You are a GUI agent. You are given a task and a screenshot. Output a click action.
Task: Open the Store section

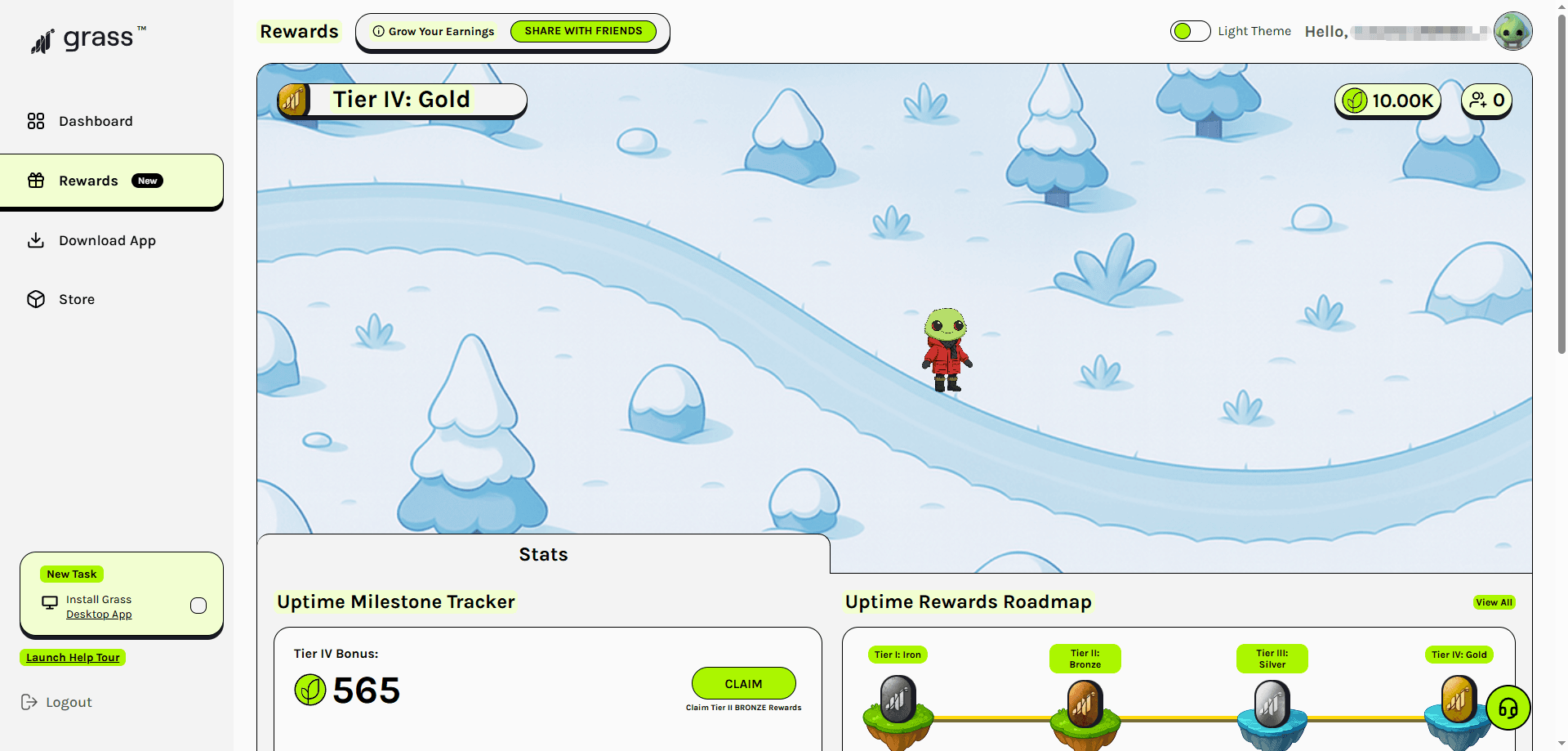(76, 299)
